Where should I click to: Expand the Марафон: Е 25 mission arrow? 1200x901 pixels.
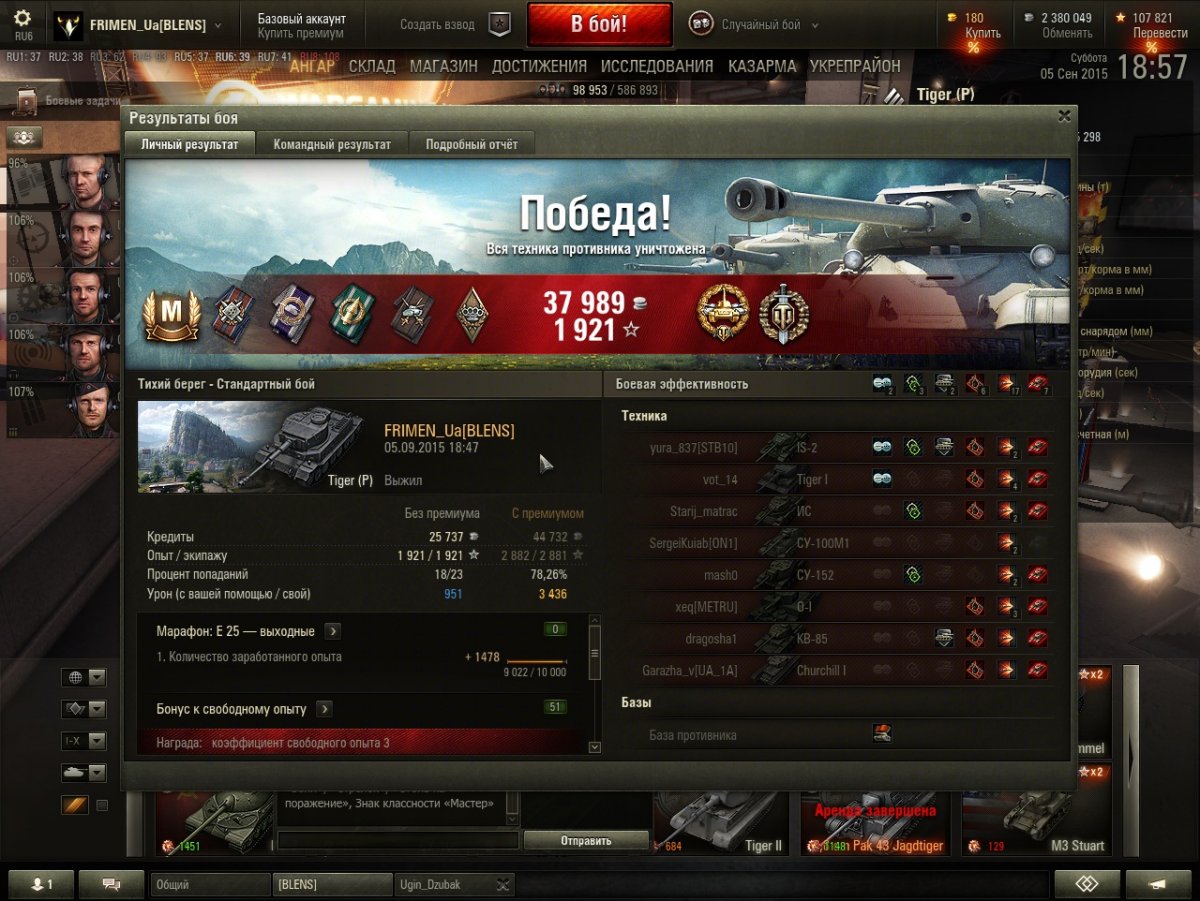pyautogui.click(x=332, y=632)
